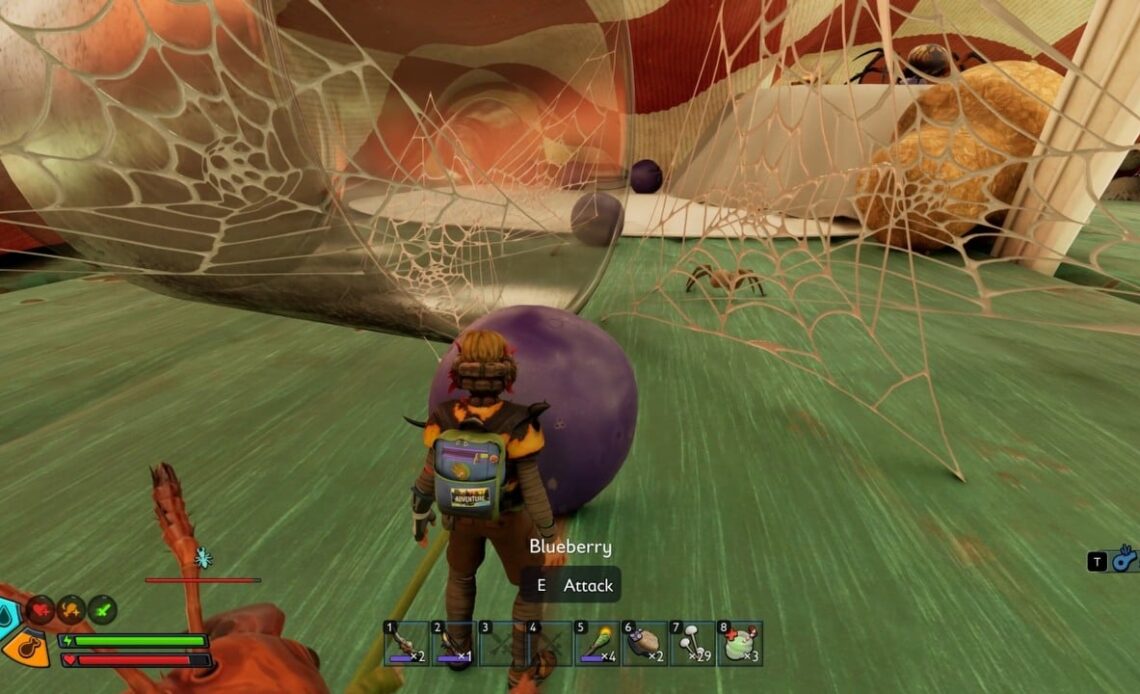Click the red heart-plus buff icon
1140x694 pixels.
[x=40, y=609]
